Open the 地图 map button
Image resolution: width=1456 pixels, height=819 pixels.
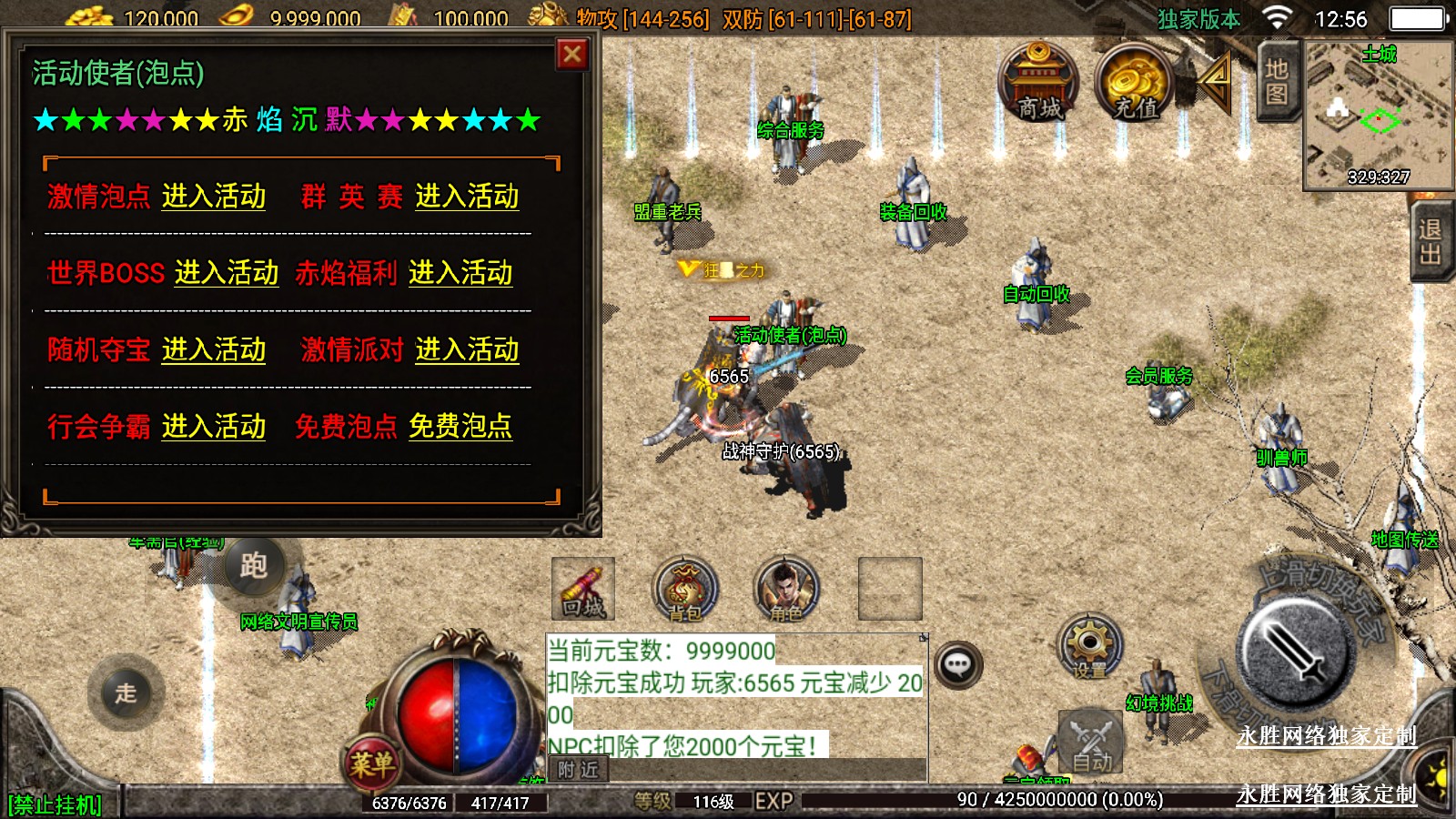point(1276,82)
